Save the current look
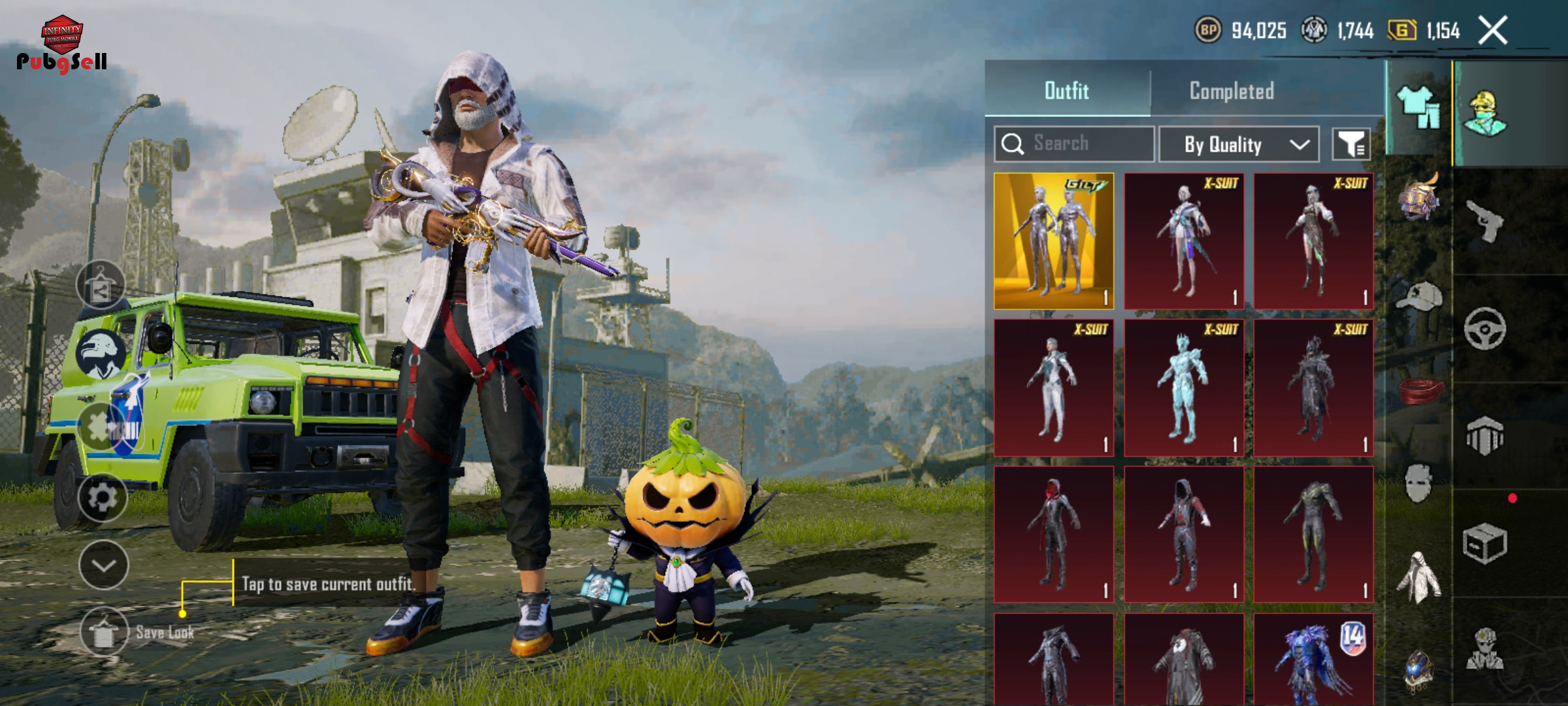 point(105,632)
